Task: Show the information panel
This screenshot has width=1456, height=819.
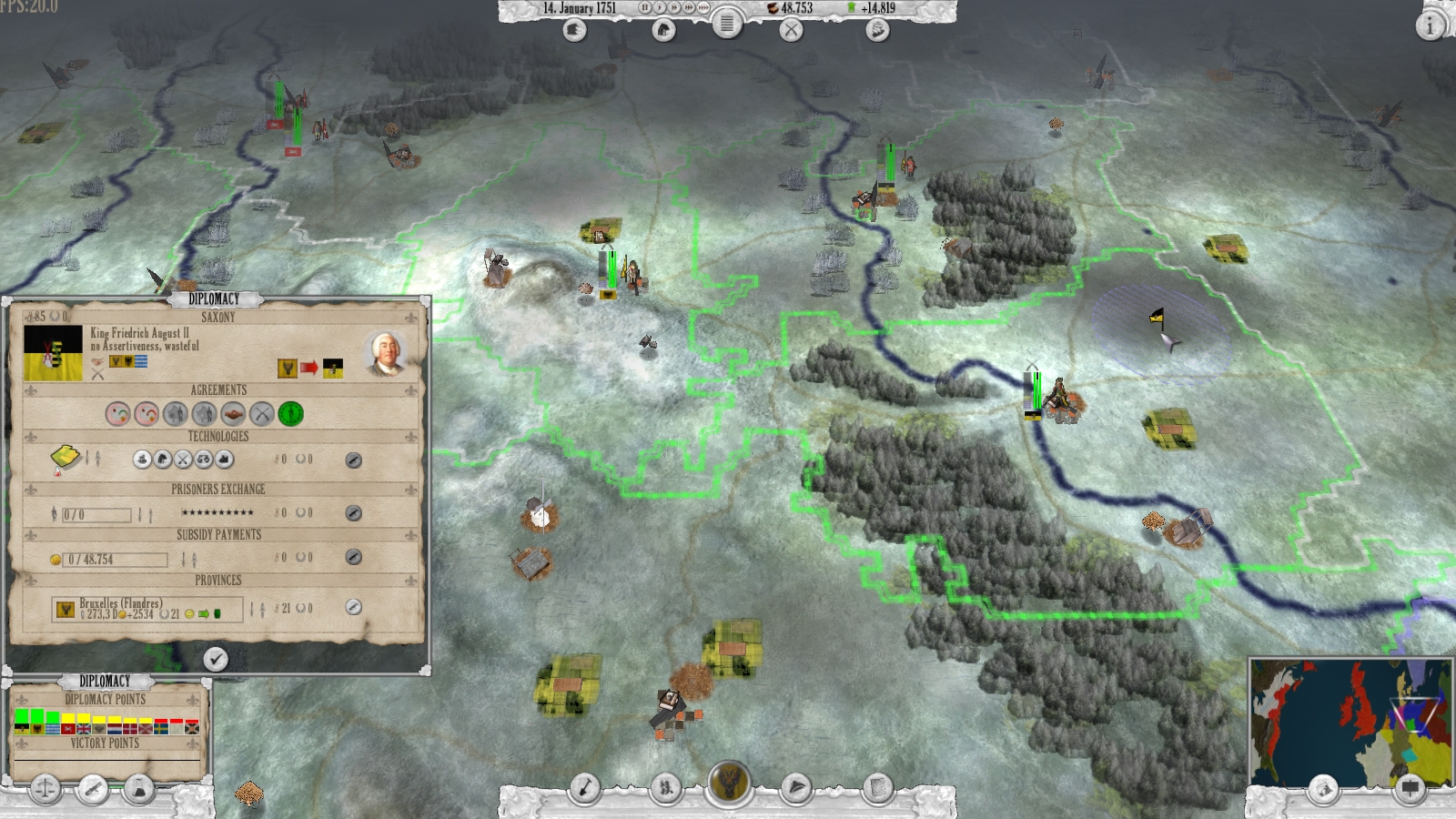Action: (1430, 26)
